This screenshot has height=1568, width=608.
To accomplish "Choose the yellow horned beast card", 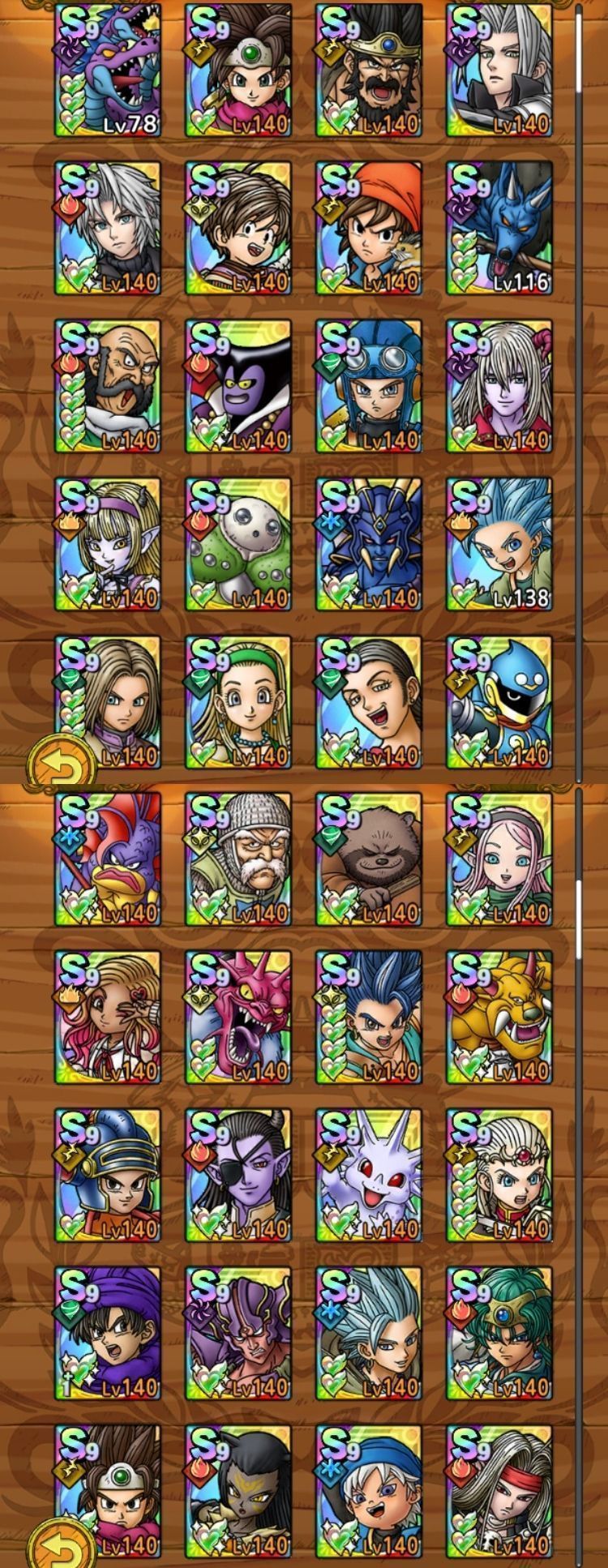I will pos(499,1018).
